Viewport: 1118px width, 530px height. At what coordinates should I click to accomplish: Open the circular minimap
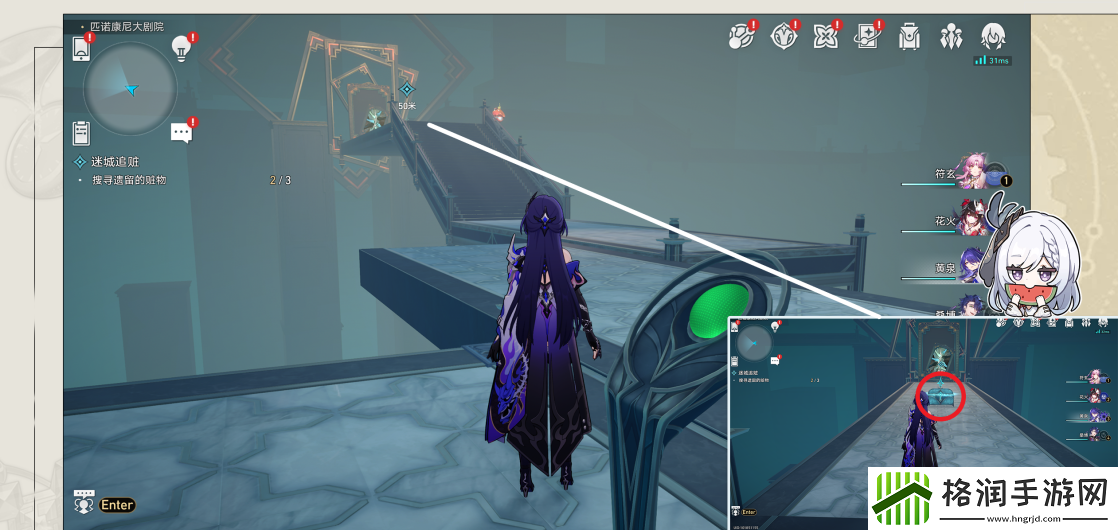coord(131,89)
